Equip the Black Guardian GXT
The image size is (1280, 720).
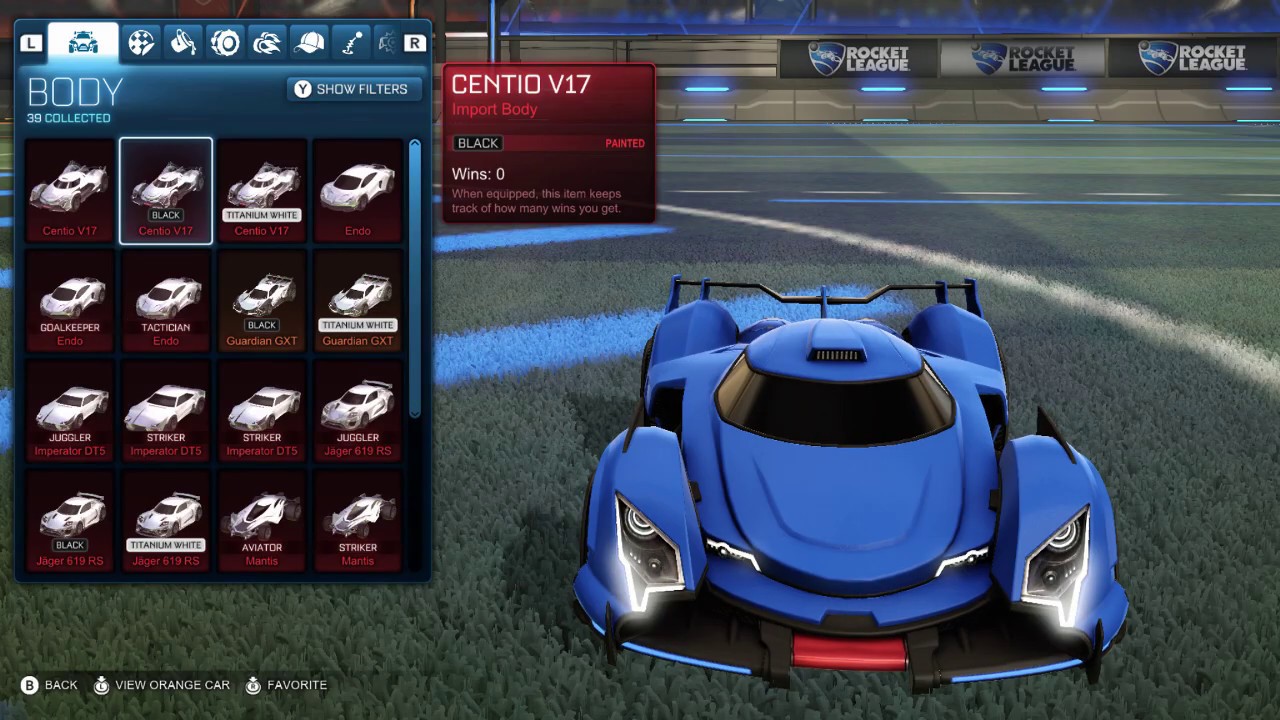[x=262, y=300]
